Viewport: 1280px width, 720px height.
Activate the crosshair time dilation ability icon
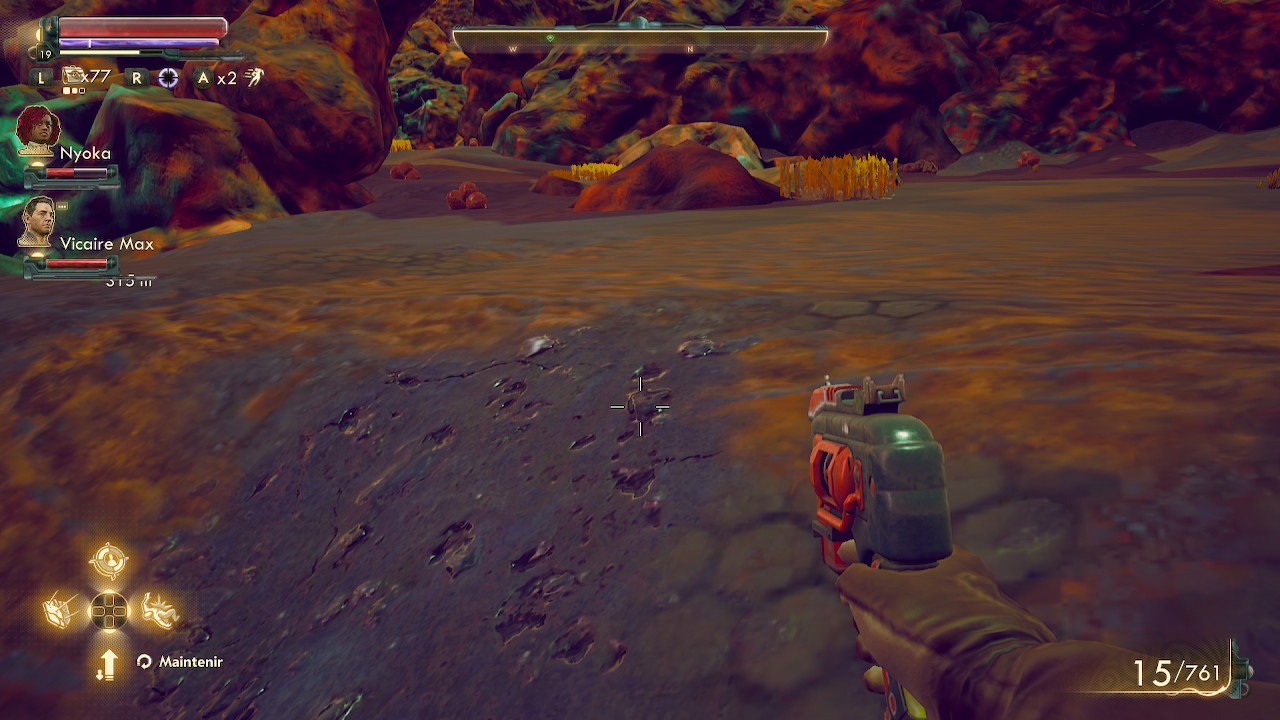[168, 78]
